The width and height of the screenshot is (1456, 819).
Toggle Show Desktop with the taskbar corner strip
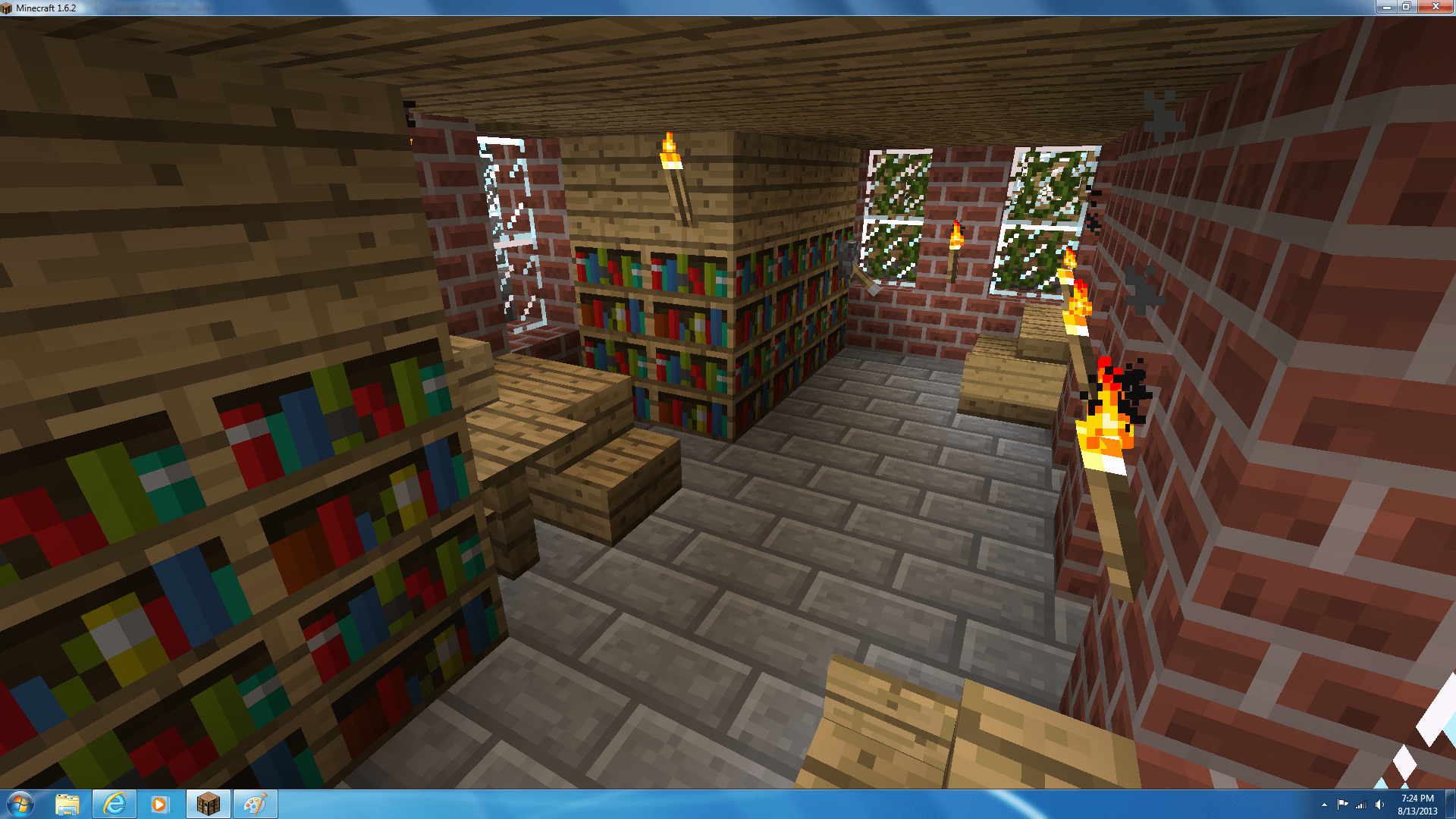(x=1451, y=804)
